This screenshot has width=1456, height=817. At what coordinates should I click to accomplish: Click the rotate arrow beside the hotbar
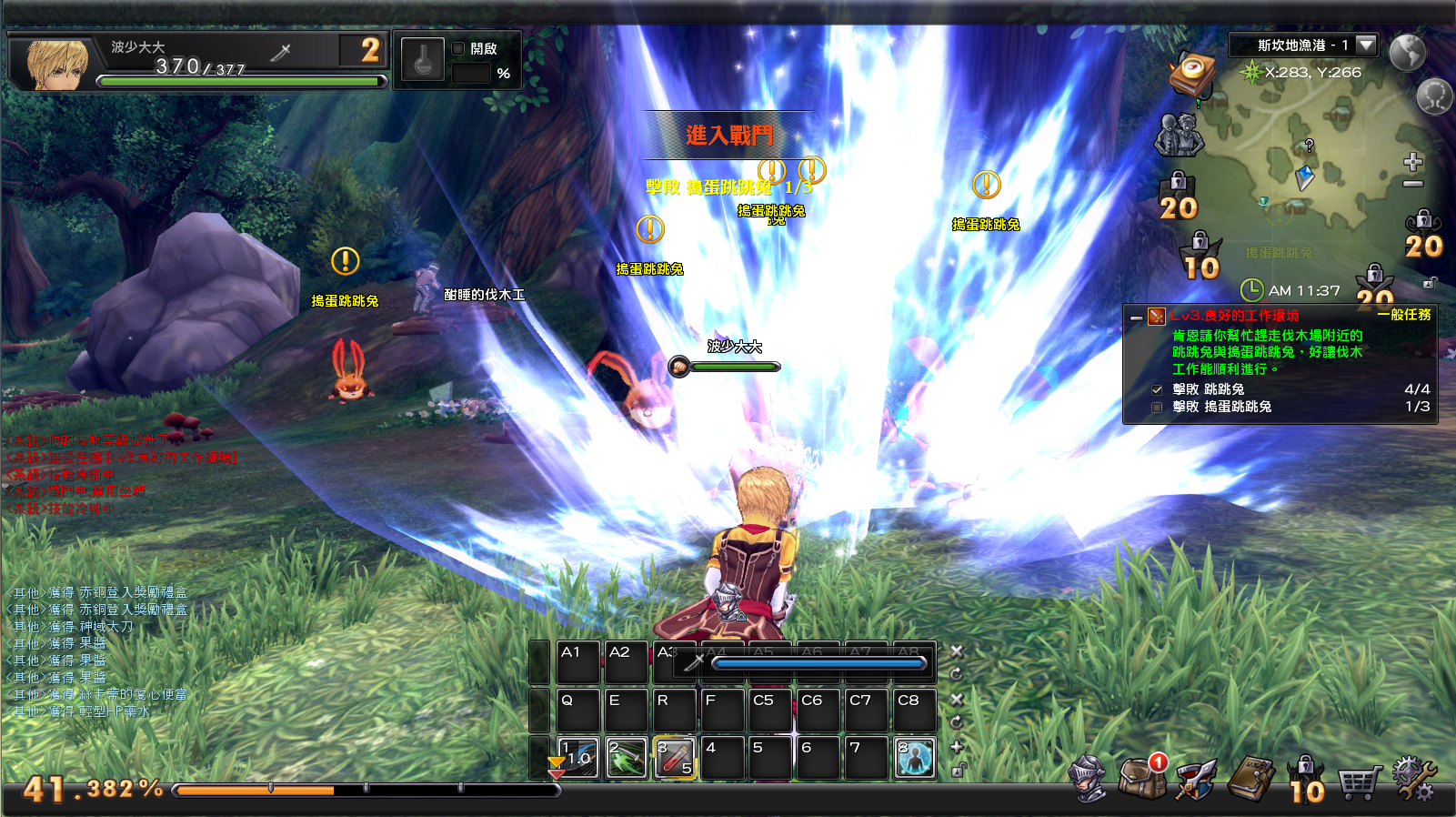tap(956, 674)
